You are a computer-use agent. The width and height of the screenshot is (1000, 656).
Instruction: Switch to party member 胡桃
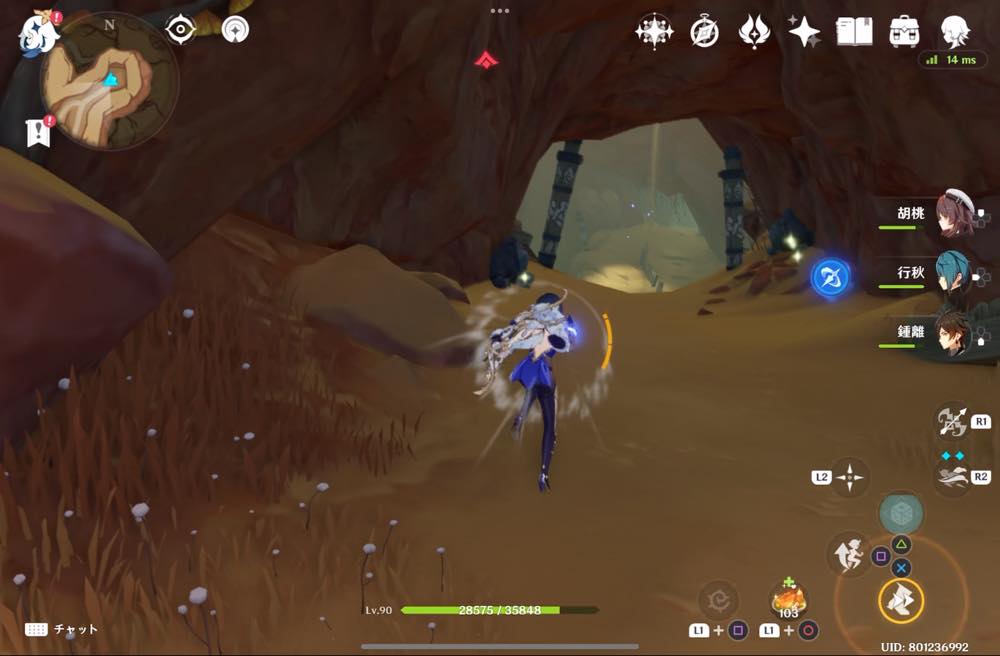950,215
